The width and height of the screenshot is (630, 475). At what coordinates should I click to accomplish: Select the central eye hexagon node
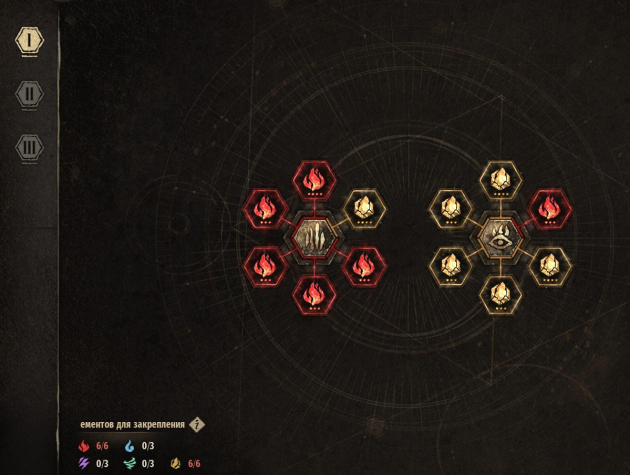coord(498,237)
